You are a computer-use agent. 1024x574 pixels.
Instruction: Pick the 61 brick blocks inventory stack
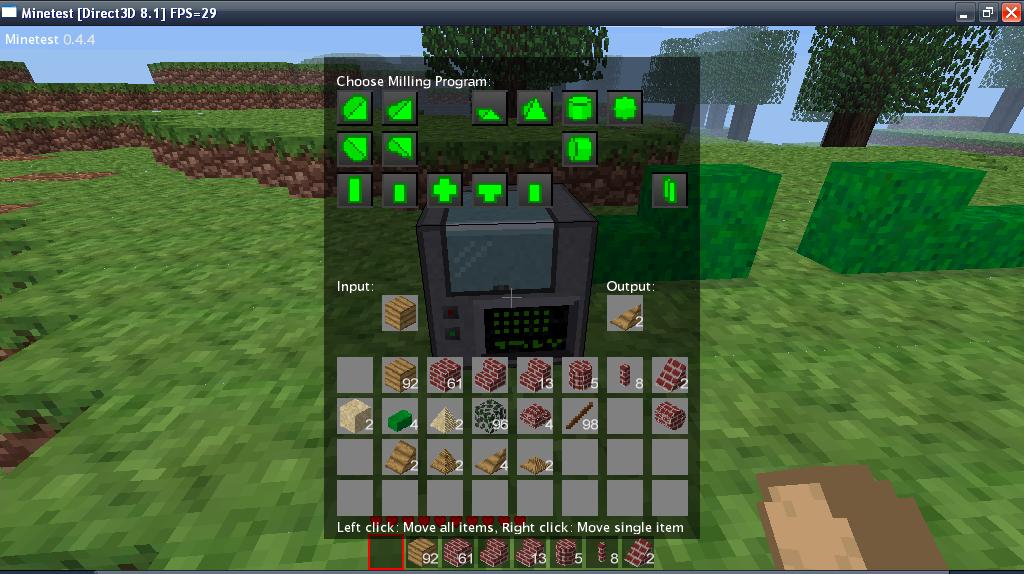445,375
